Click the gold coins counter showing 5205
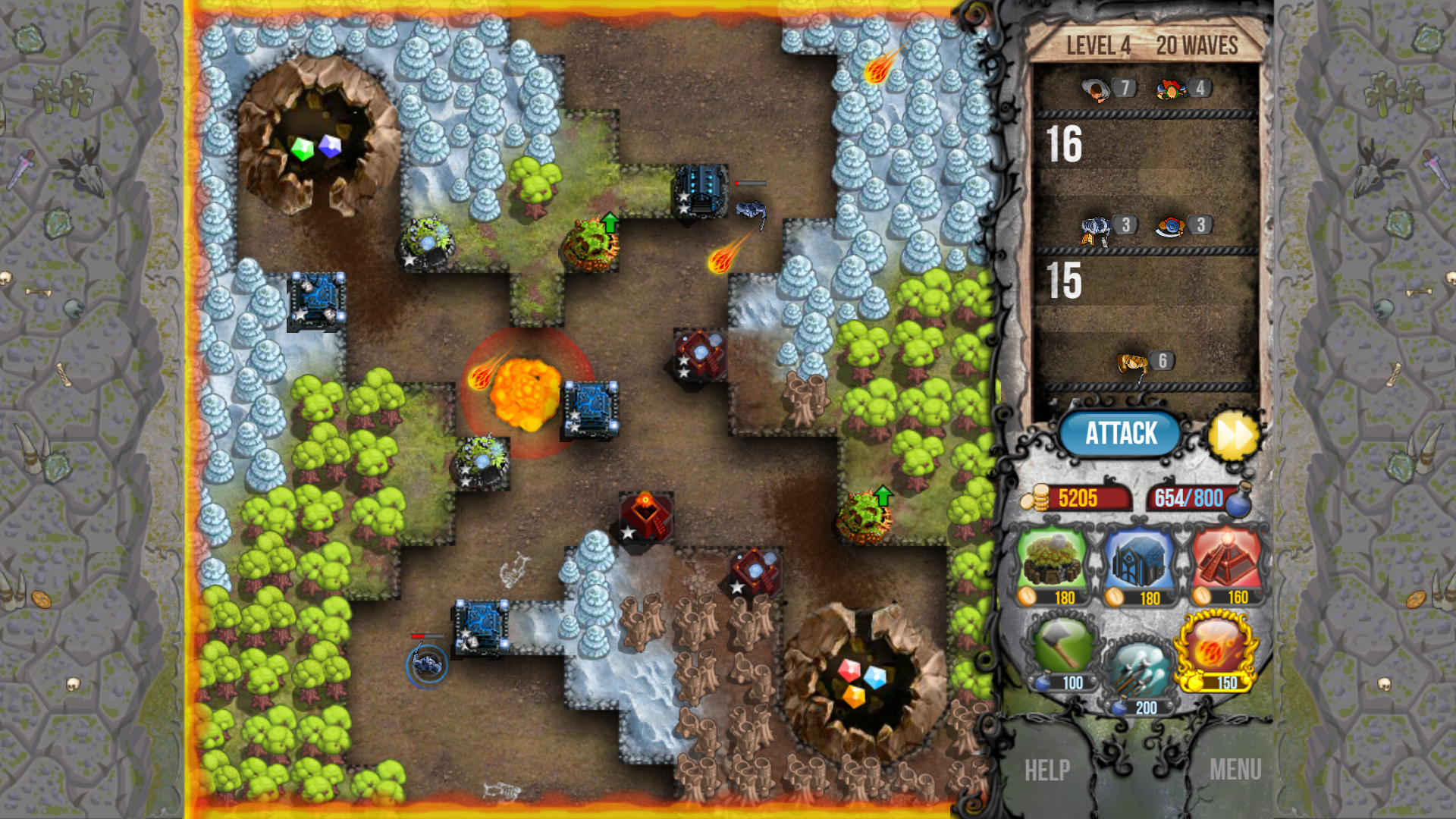1456x819 pixels. [x=1081, y=498]
